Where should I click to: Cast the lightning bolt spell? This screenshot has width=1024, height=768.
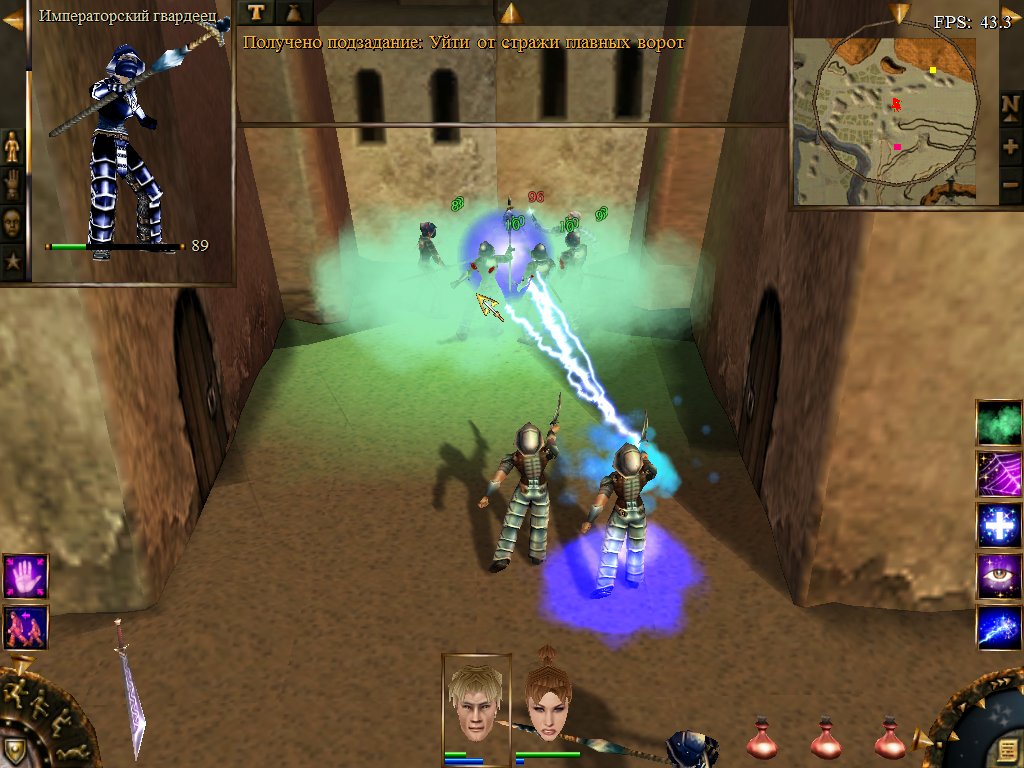(998, 630)
